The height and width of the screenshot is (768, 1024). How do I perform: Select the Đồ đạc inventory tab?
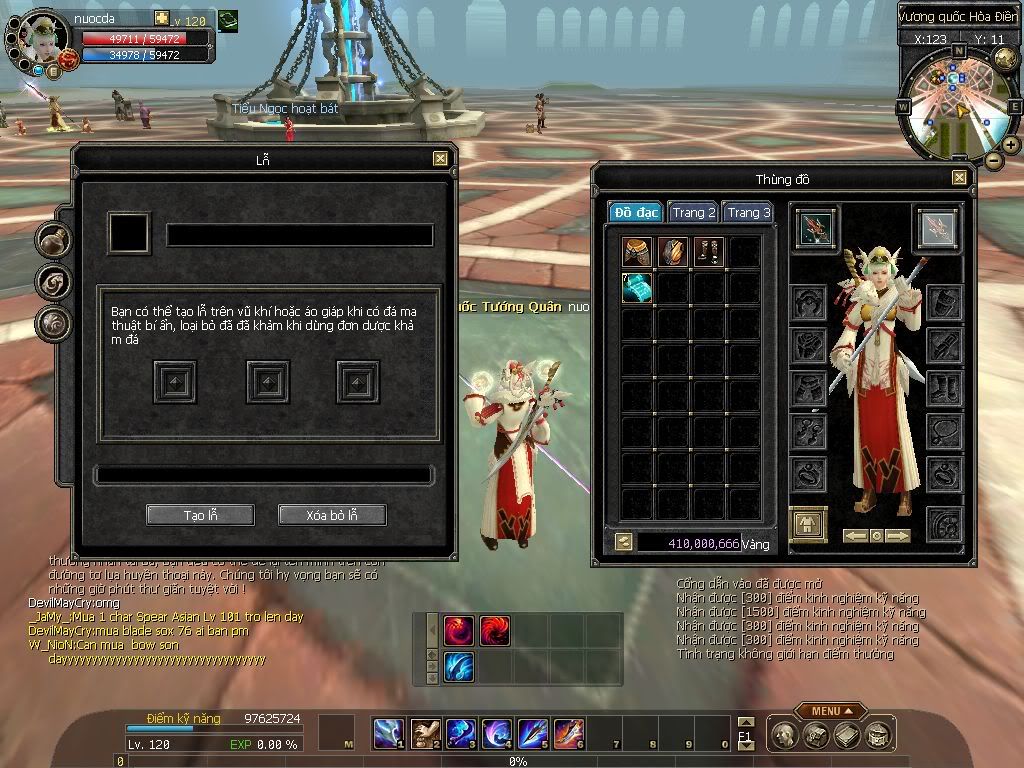point(636,213)
